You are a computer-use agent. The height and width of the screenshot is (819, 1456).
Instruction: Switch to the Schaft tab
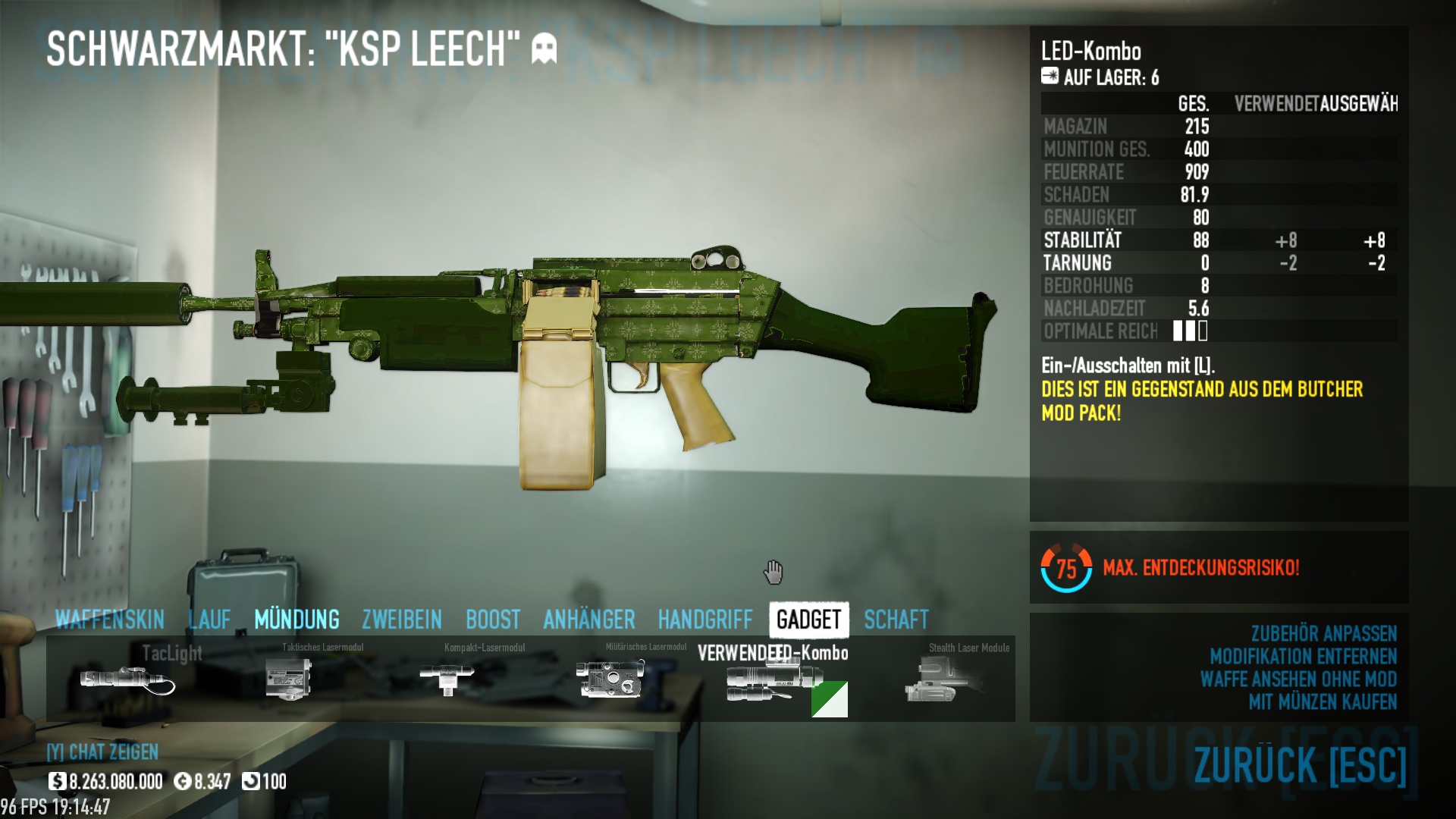click(x=896, y=620)
